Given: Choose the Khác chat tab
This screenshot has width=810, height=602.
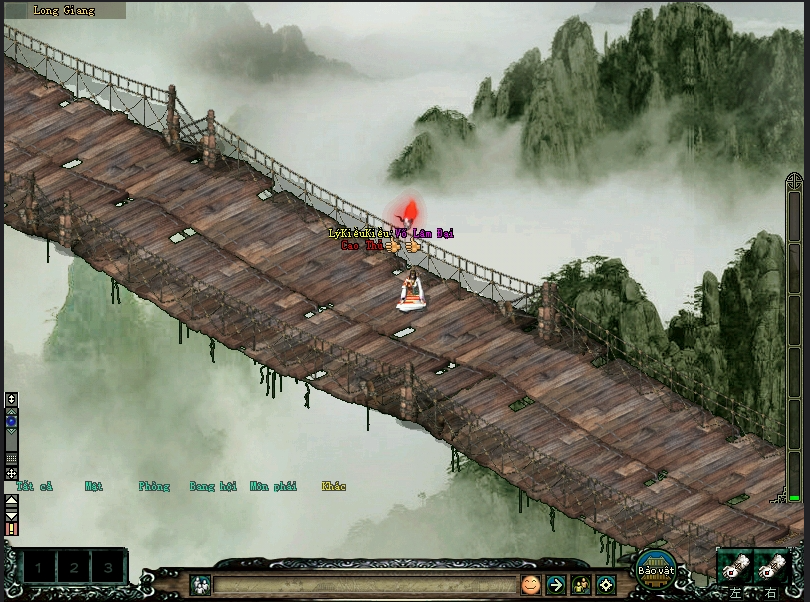Looking at the screenshot, I should coord(334,487).
